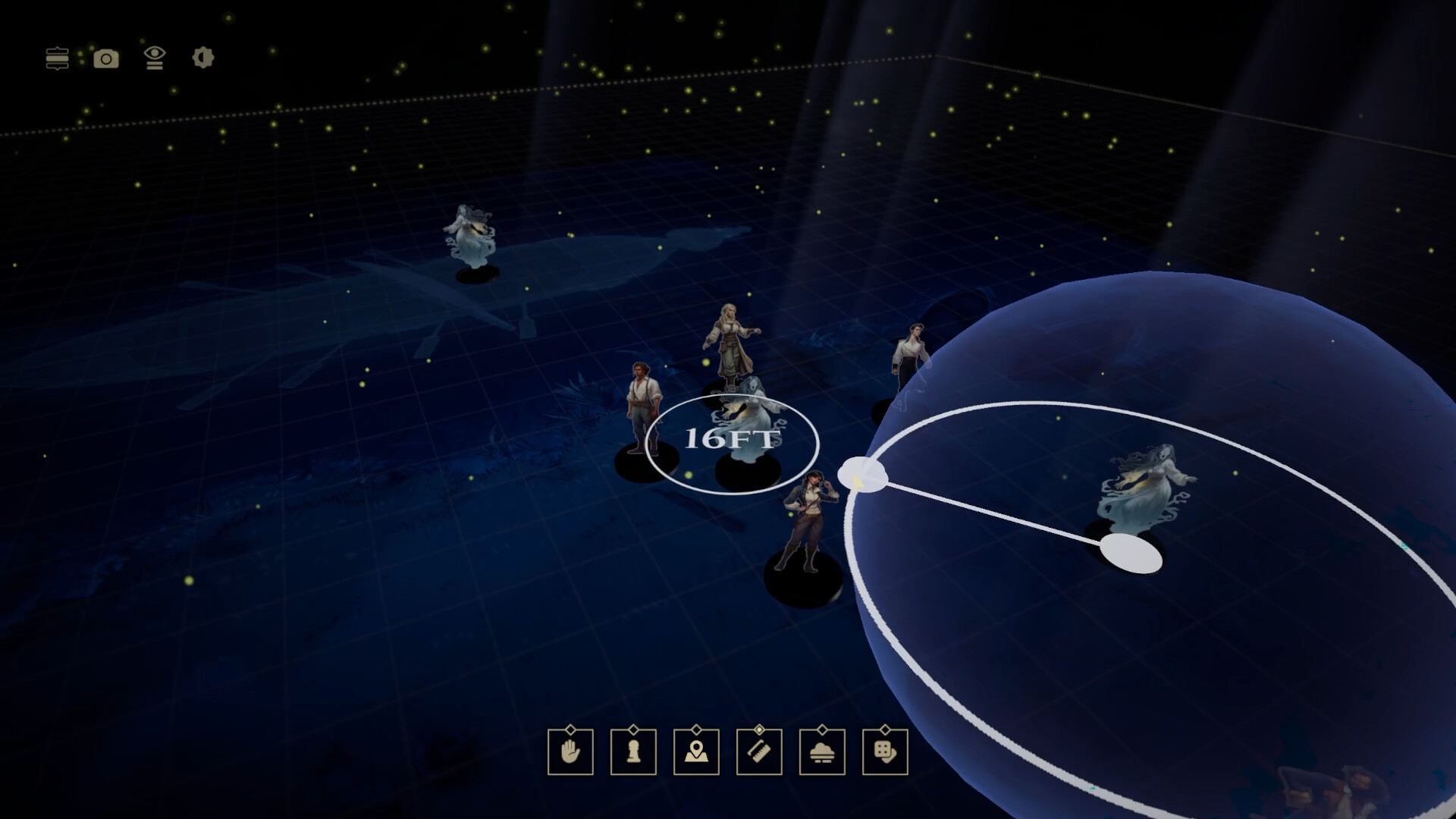The width and height of the screenshot is (1456, 819).
Task: Open the camera screenshot tool
Action: pos(105,58)
